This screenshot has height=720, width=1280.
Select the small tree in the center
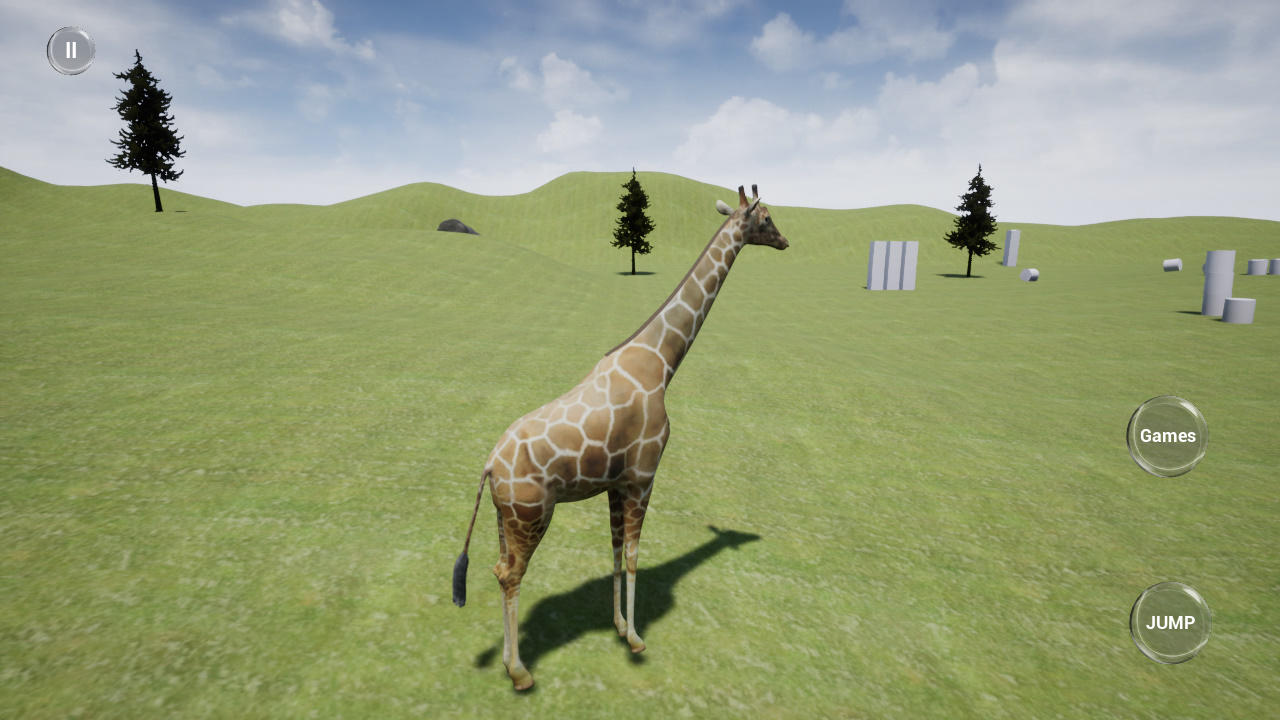634,220
